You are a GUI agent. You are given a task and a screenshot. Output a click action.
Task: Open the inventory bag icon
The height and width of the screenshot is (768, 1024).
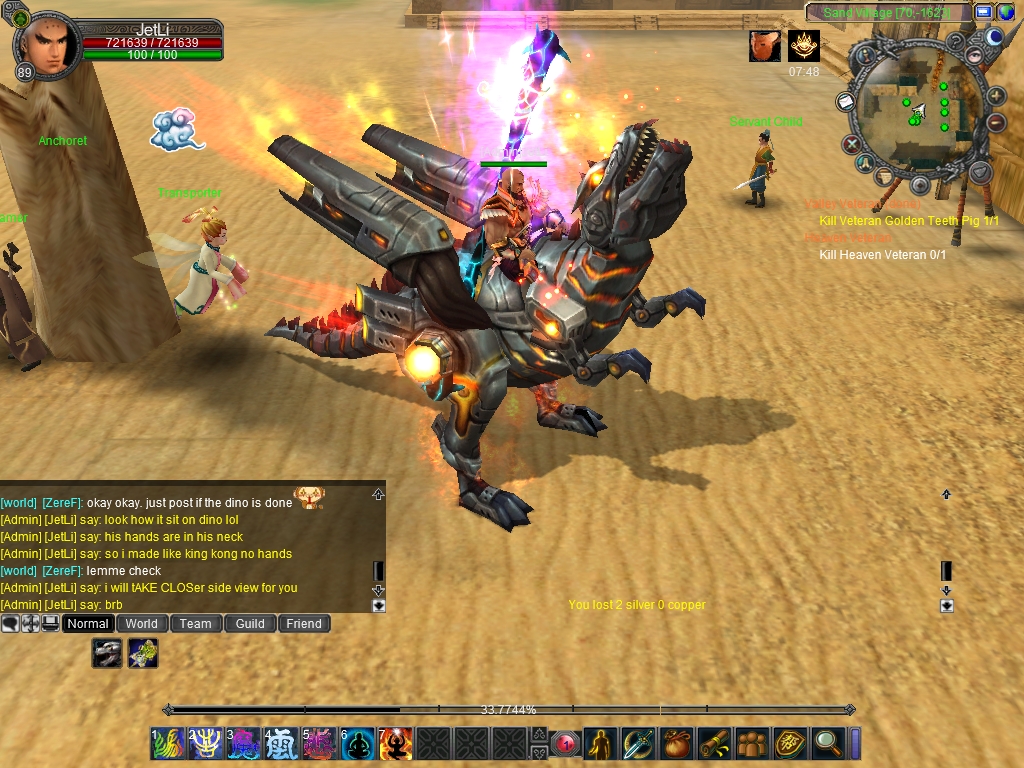pos(676,743)
